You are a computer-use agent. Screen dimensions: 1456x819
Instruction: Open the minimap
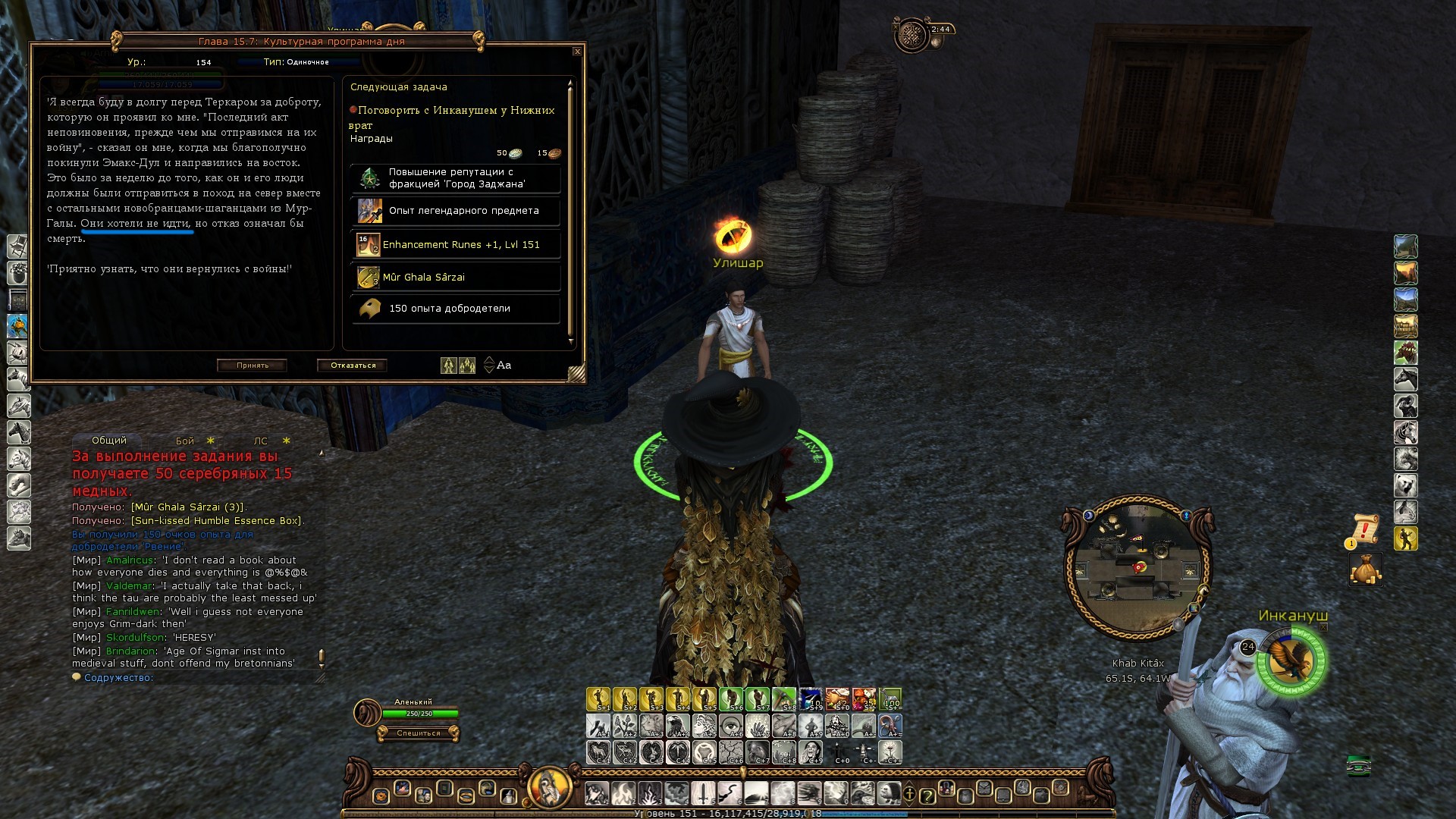tap(1137, 567)
